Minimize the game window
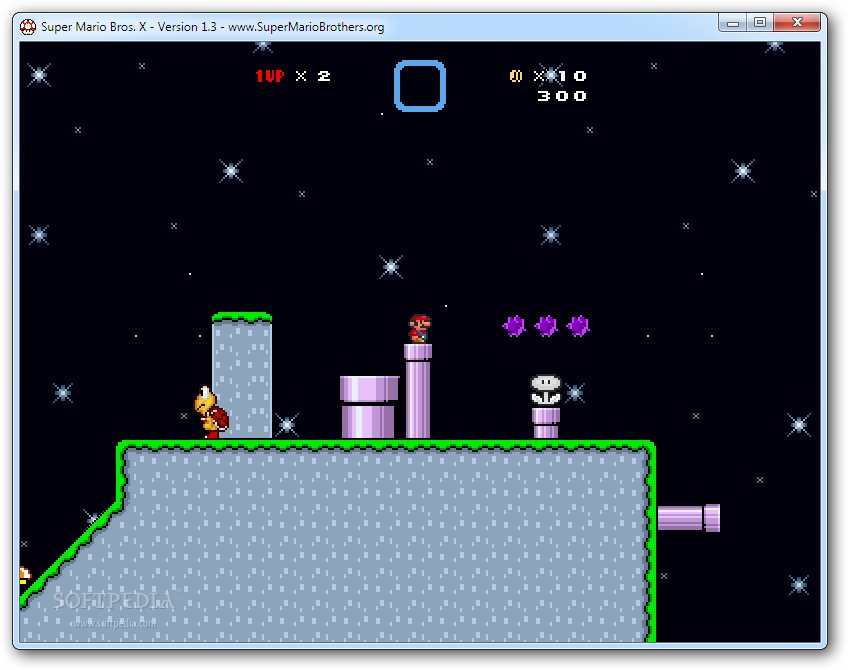The width and height of the screenshot is (848, 670). point(732,22)
